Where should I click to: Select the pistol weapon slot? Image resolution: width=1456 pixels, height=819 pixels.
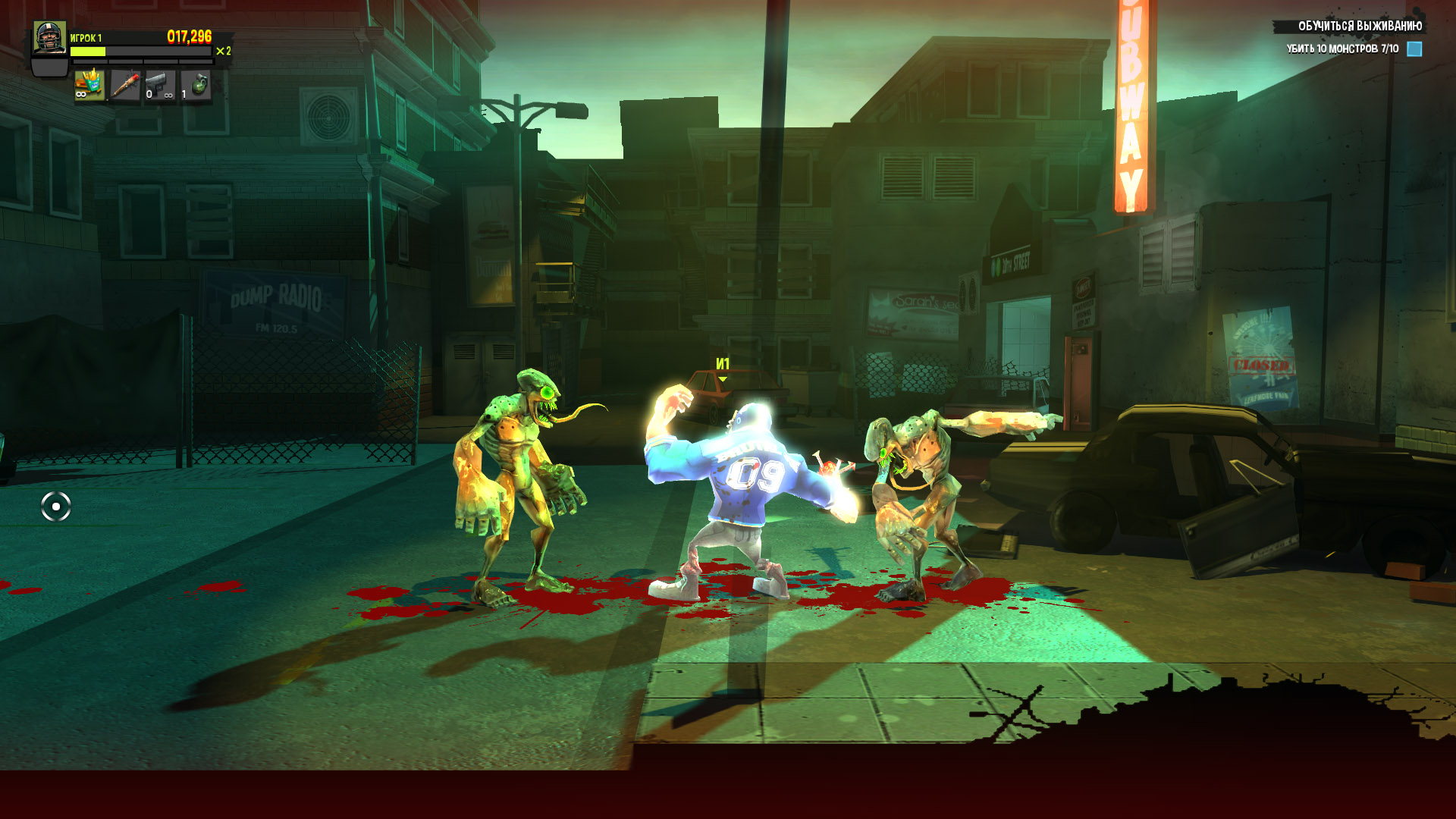[159, 85]
